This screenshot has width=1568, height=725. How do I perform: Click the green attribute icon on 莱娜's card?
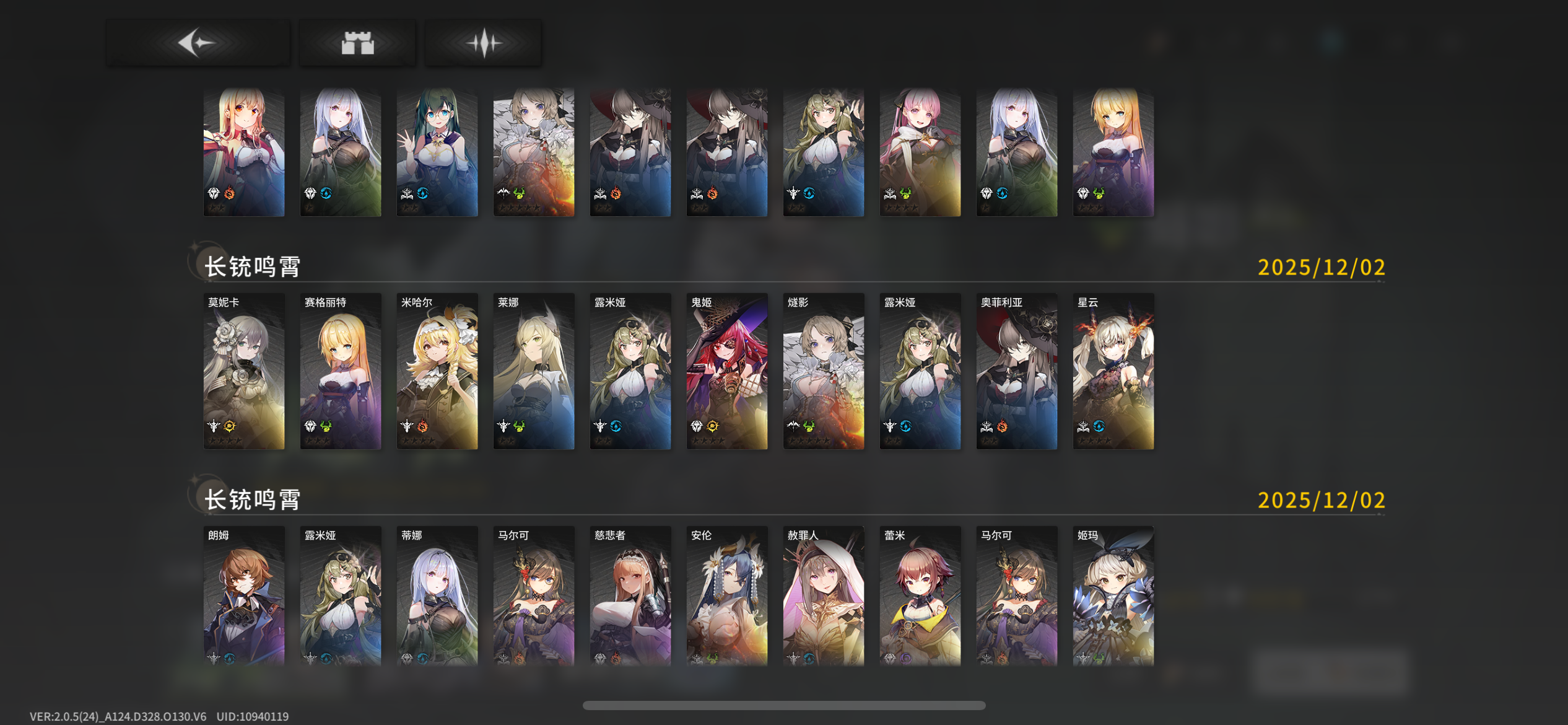[x=518, y=426]
